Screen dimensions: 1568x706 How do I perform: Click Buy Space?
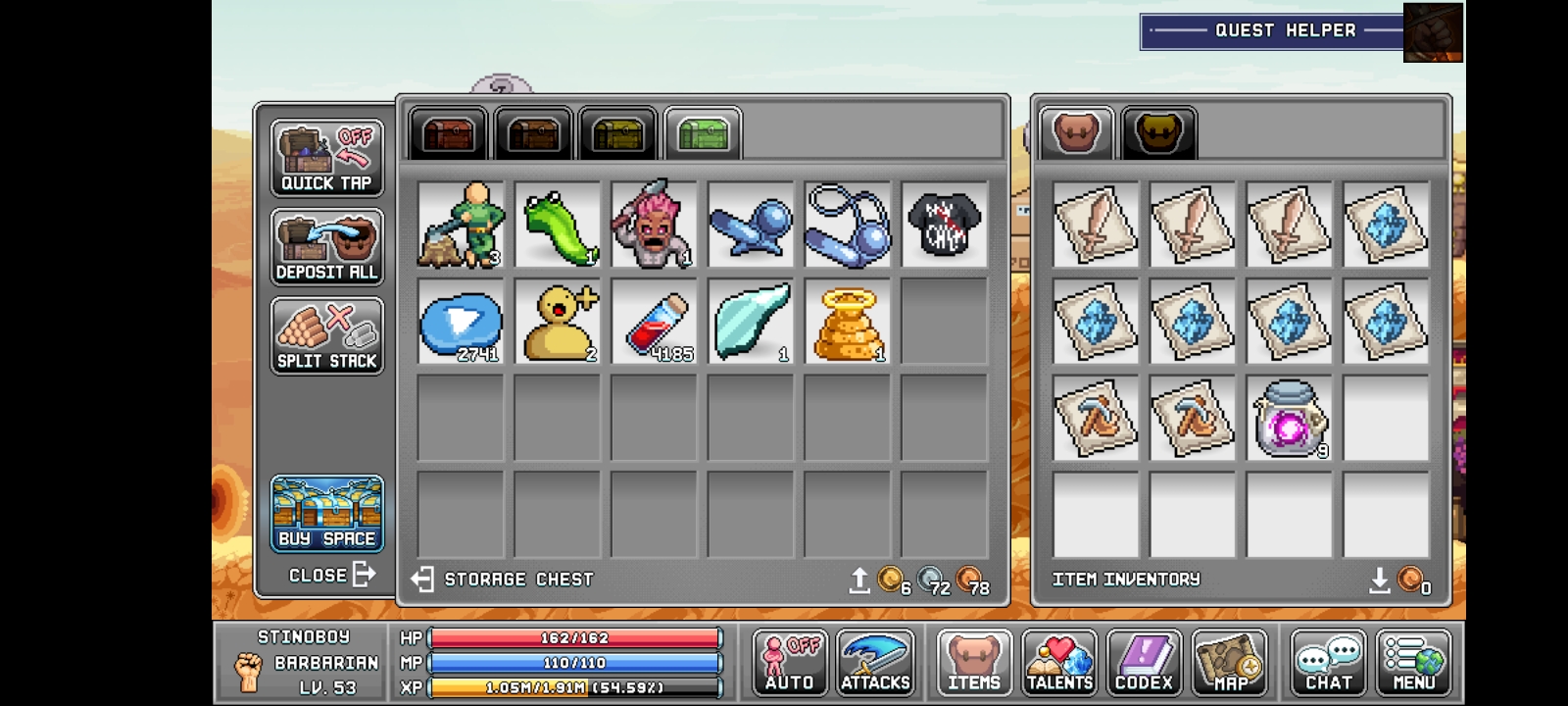(327, 513)
